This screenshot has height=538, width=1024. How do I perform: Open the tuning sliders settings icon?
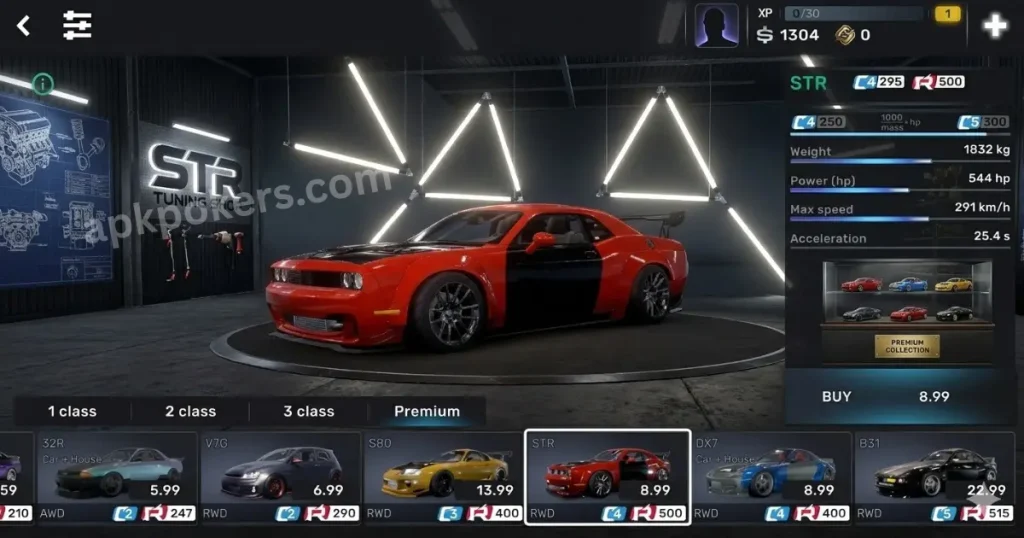(x=77, y=26)
